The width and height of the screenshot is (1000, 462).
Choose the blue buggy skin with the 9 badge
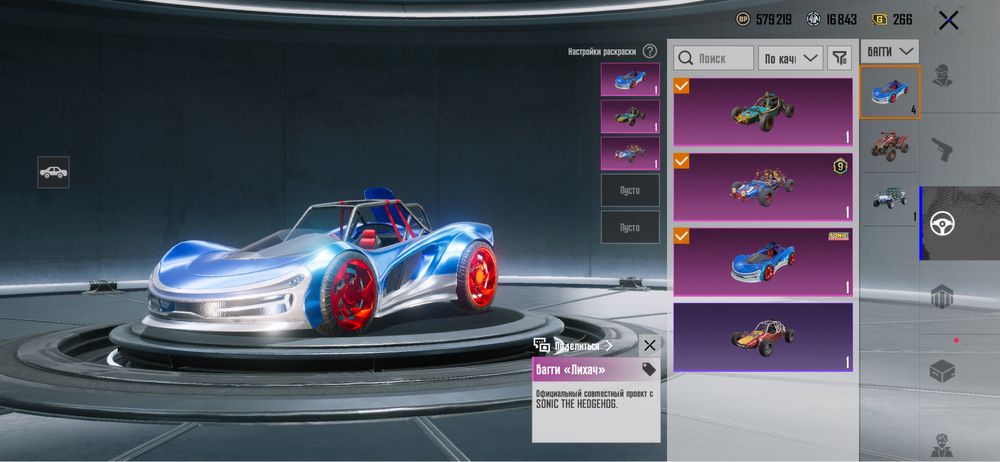[762, 187]
